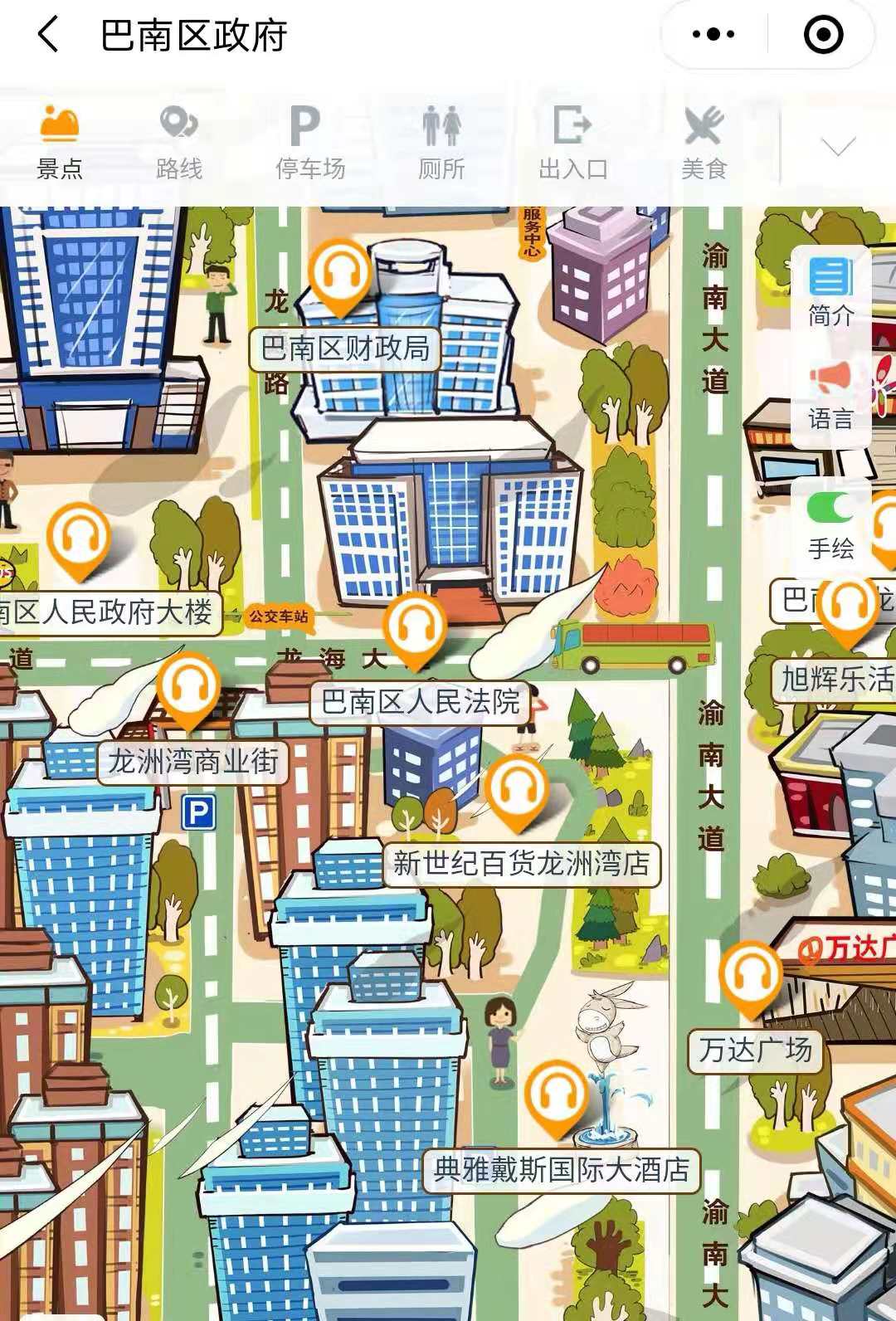The height and width of the screenshot is (1321, 896).
Task: Select the 万达广场 audio marker
Action: pyautogui.click(x=750, y=977)
